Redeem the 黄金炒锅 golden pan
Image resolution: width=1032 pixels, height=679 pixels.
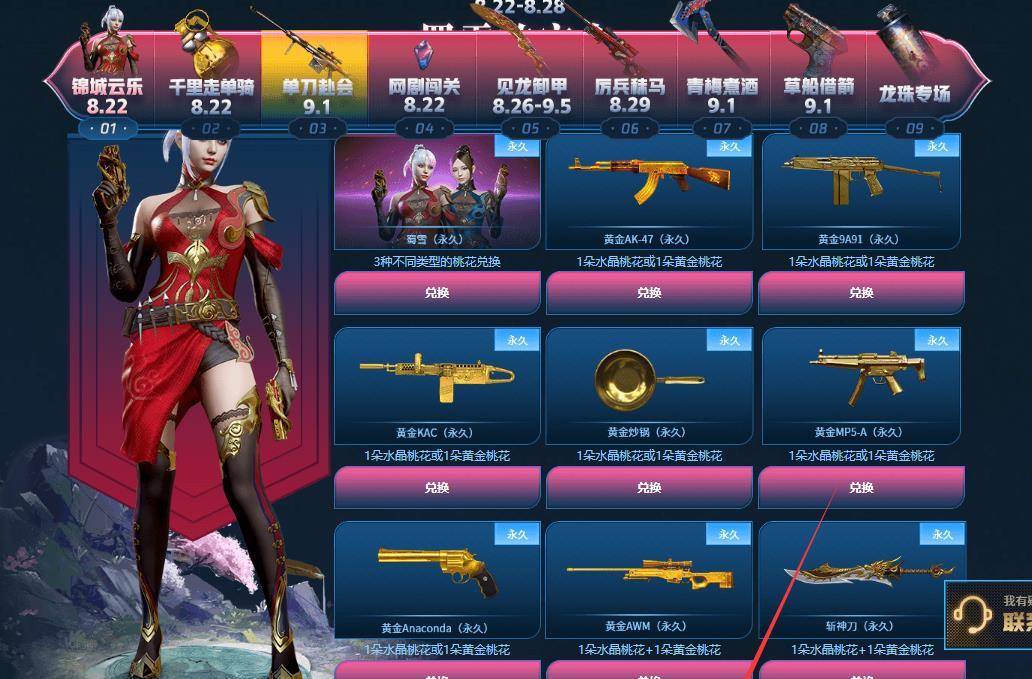click(x=649, y=488)
